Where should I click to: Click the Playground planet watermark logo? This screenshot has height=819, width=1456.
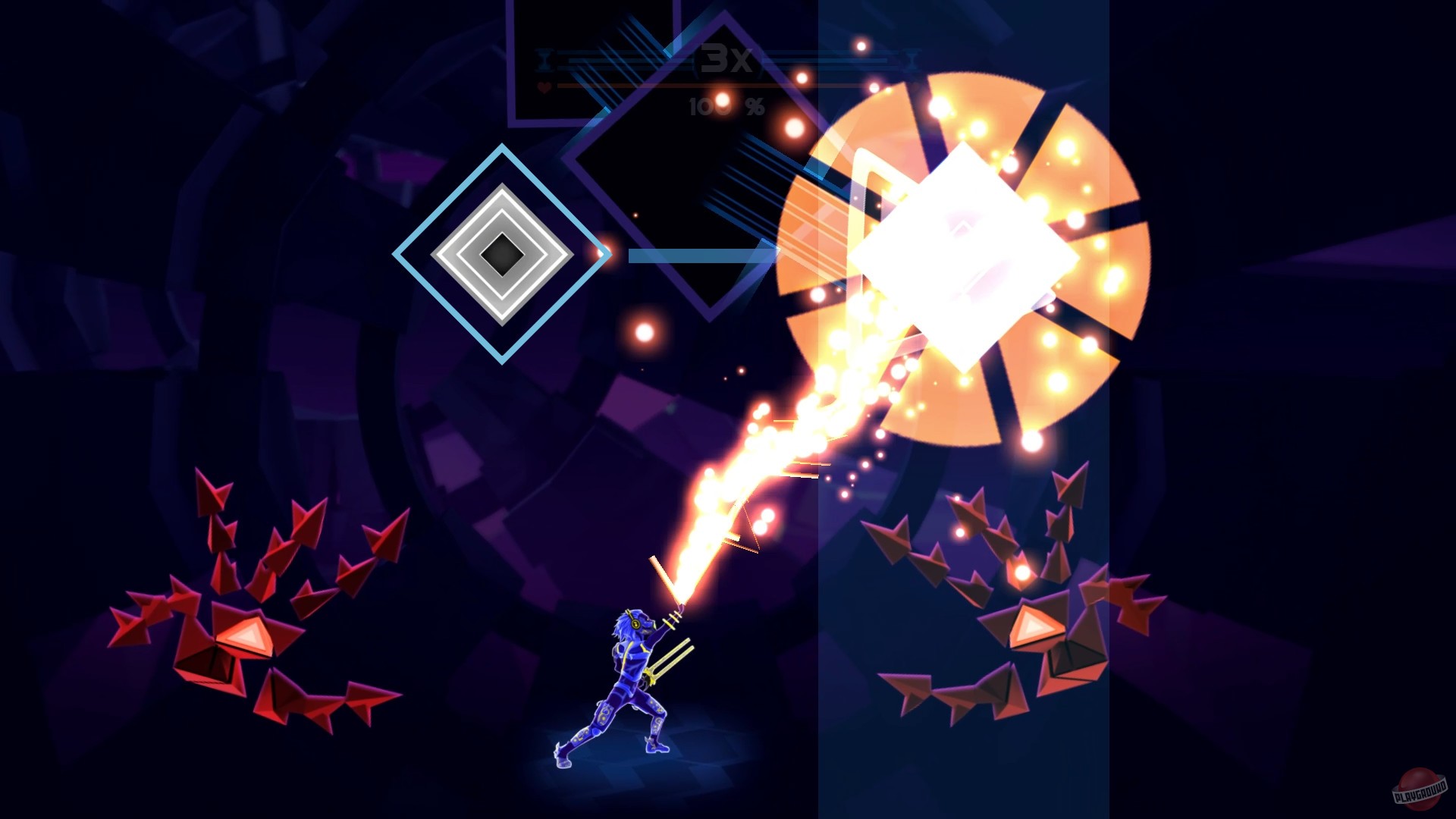pyautogui.click(x=1420, y=789)
